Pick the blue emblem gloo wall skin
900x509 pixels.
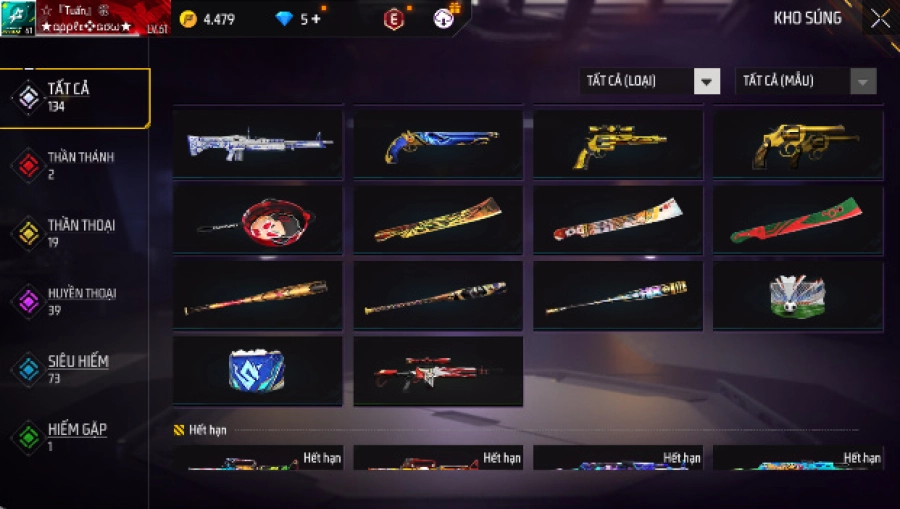pos(258,371)
